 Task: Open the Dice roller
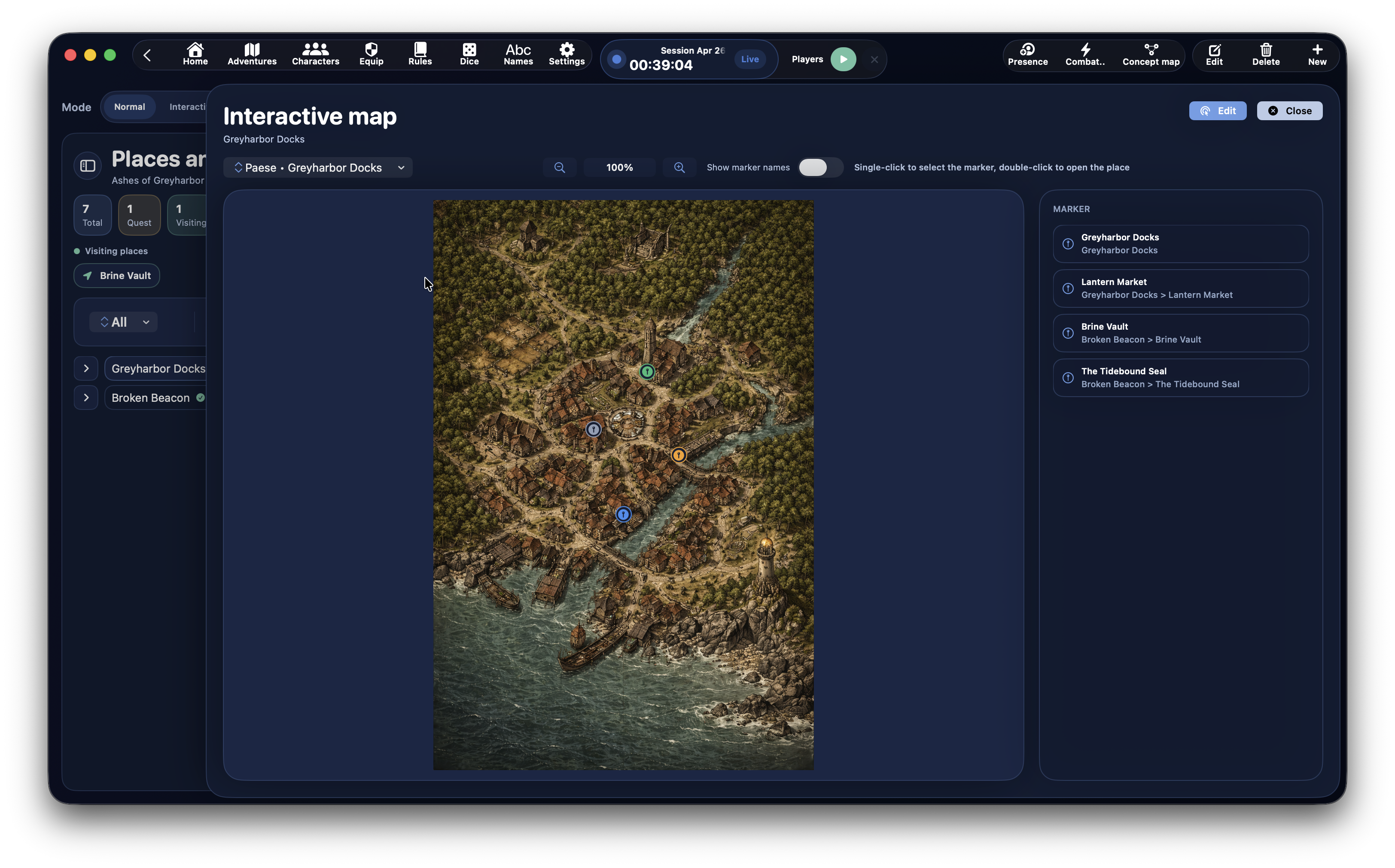[x=469, y=54]
